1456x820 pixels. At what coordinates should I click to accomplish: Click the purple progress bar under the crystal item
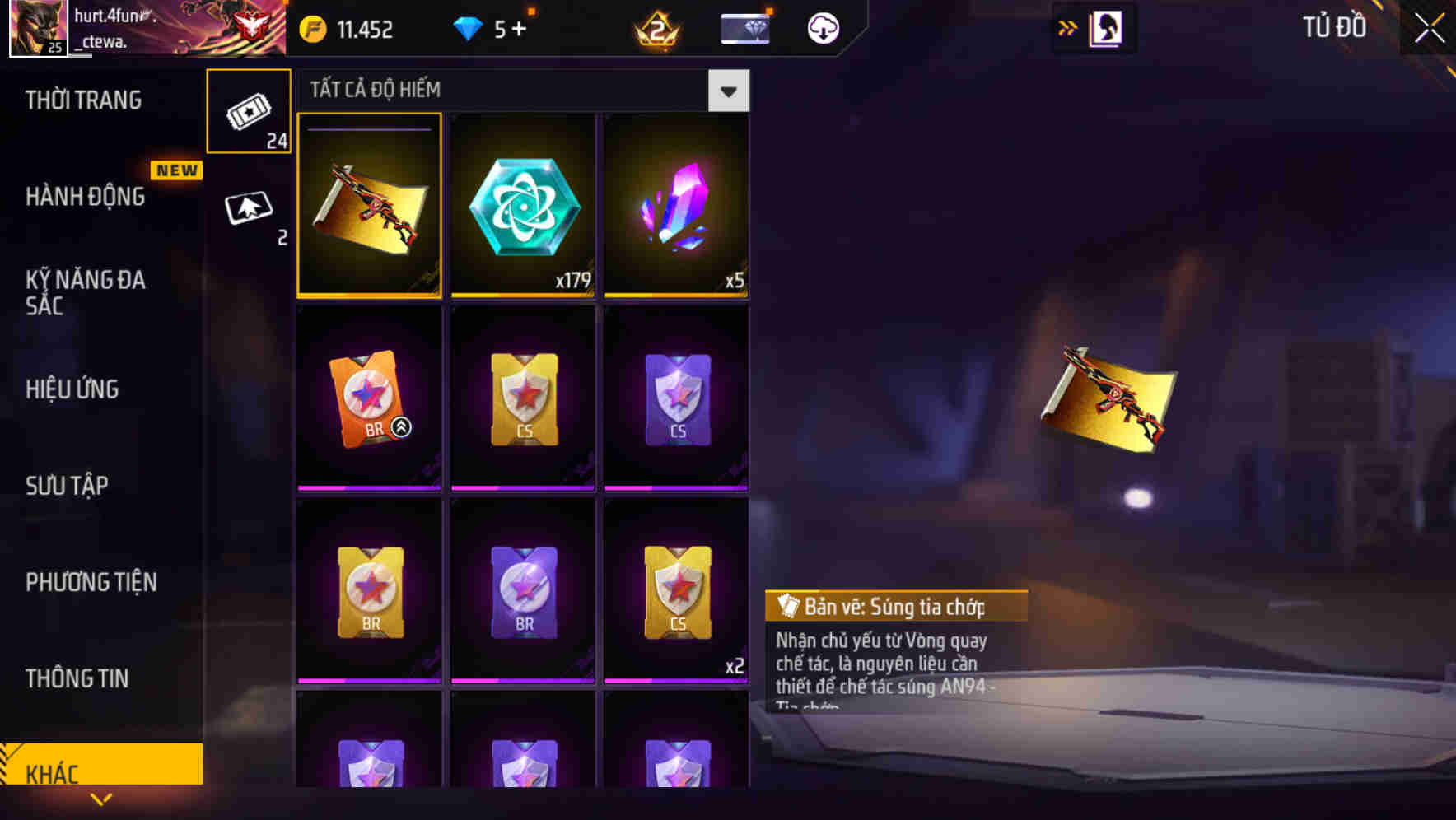[675, 294]
